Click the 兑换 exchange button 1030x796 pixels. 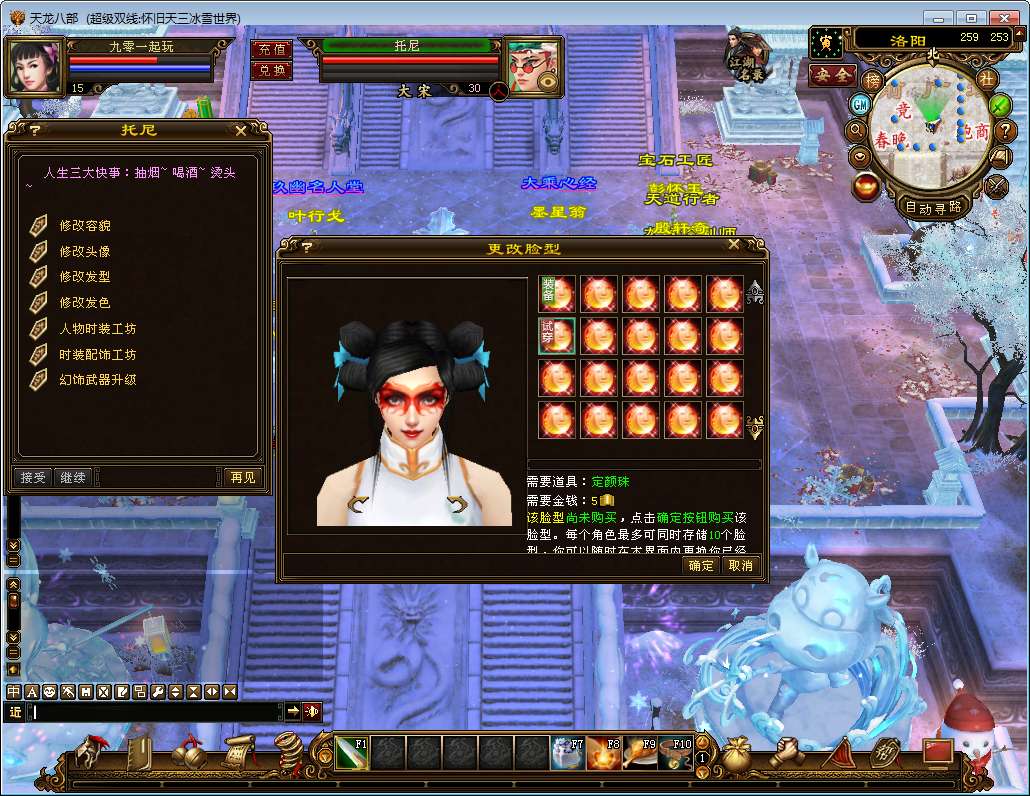271,70
